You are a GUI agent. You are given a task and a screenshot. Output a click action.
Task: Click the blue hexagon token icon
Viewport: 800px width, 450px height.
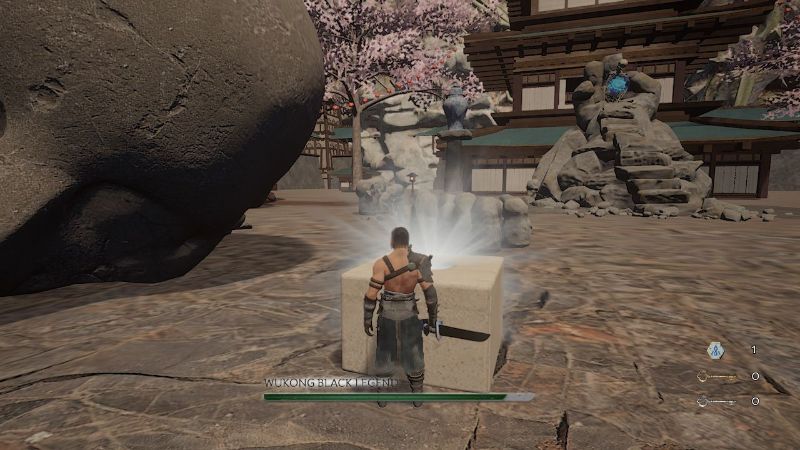[x=715, y=350]
